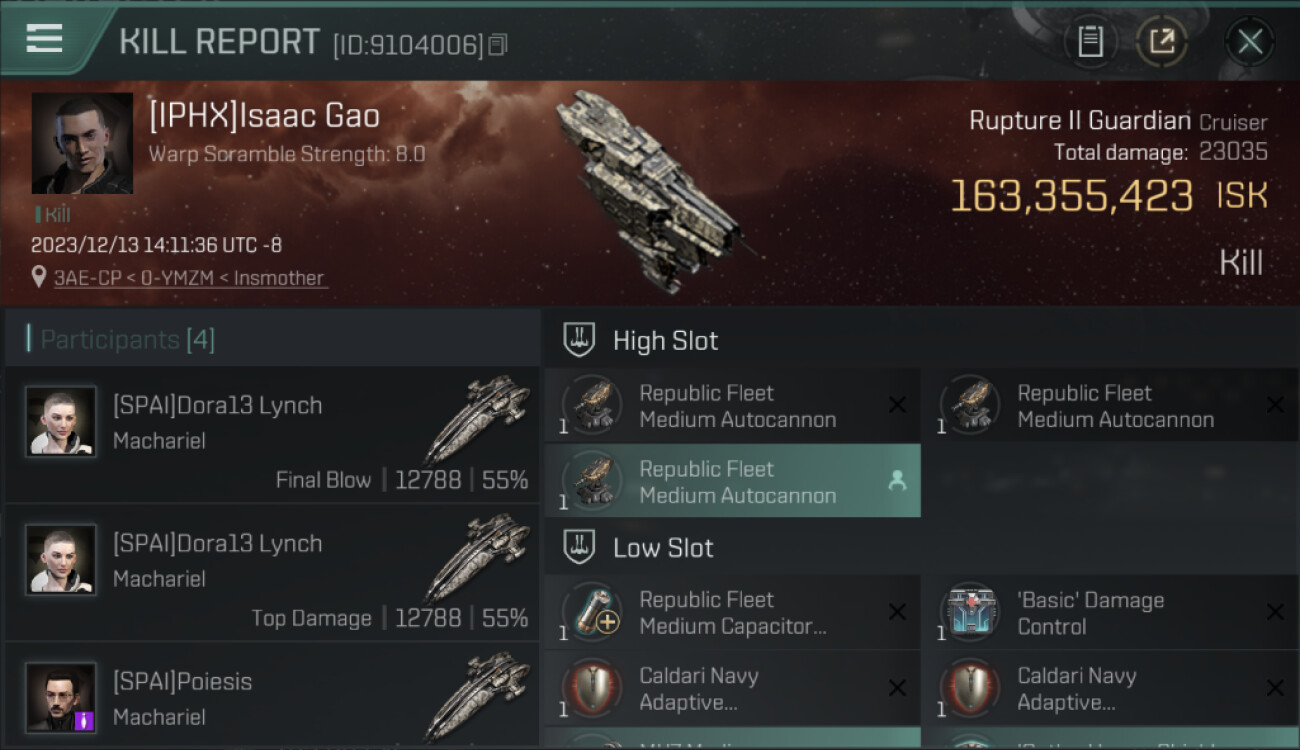This screenshot has height=750, width=1300.
Task: View Isaac Gao's character portrait
Action: (x=82, y=143)
